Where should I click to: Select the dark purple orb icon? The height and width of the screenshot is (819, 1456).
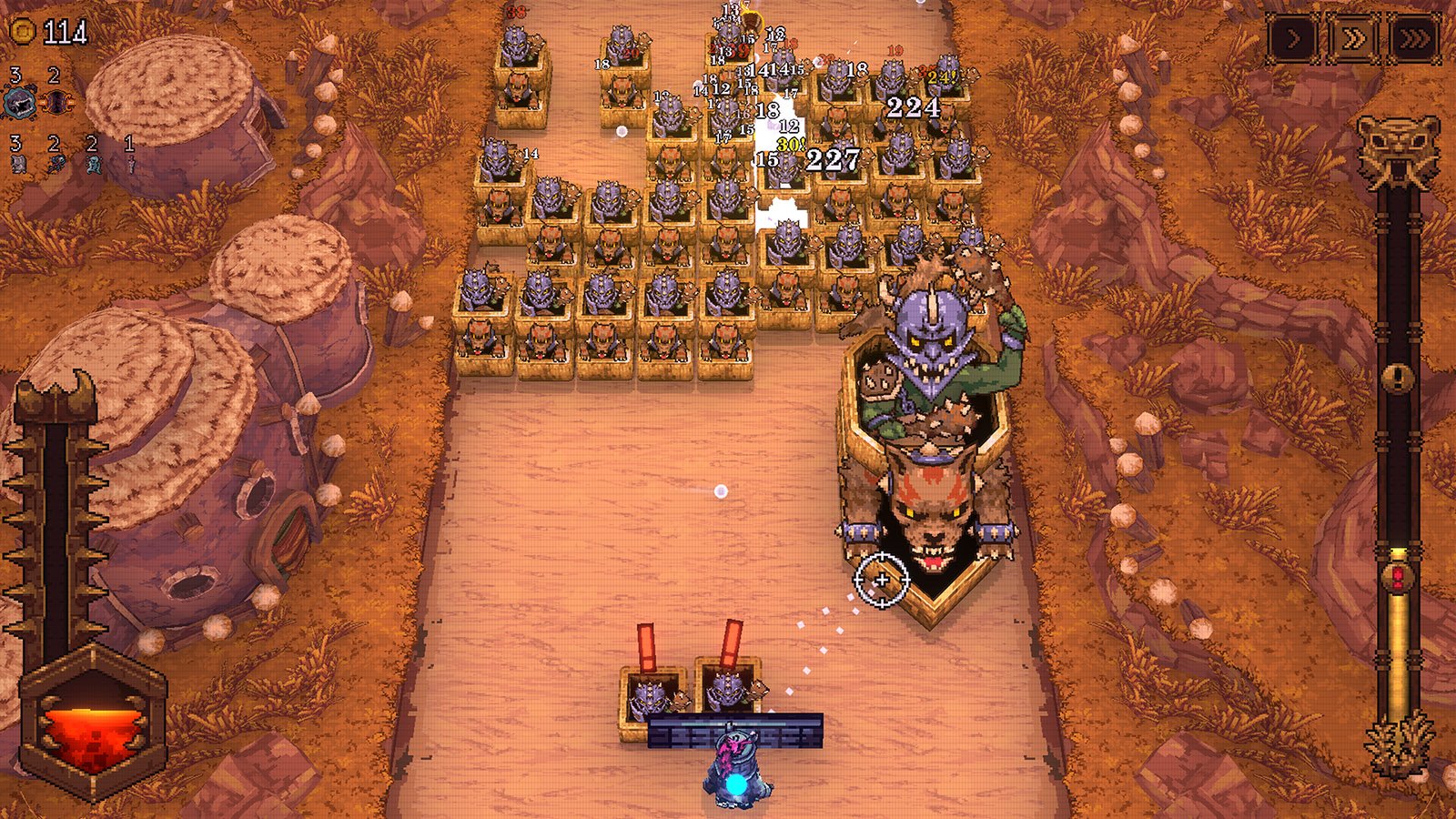pyautogui.click(x=56, y=102)
